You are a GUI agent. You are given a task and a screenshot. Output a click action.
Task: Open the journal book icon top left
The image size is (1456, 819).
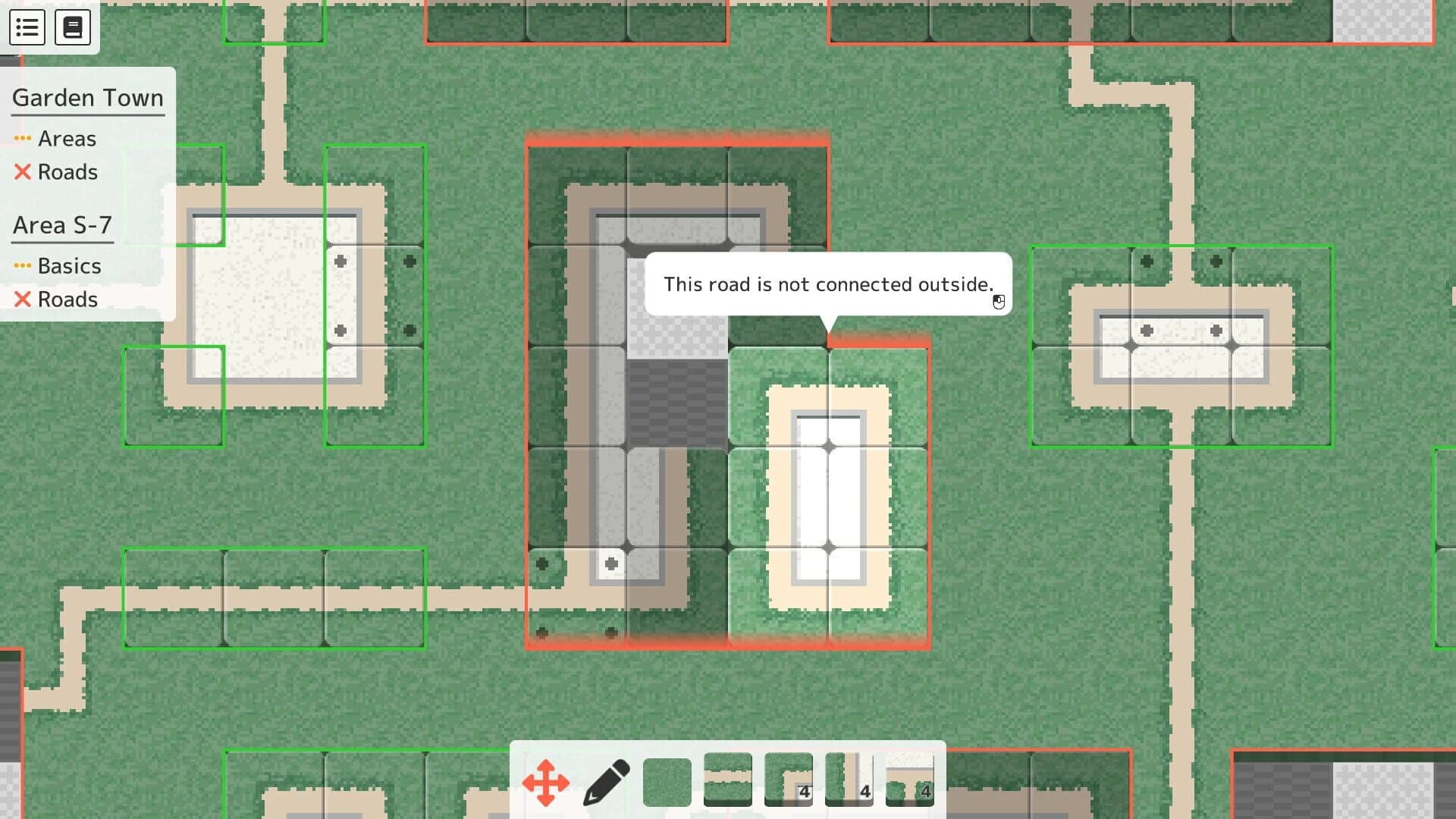73,27
